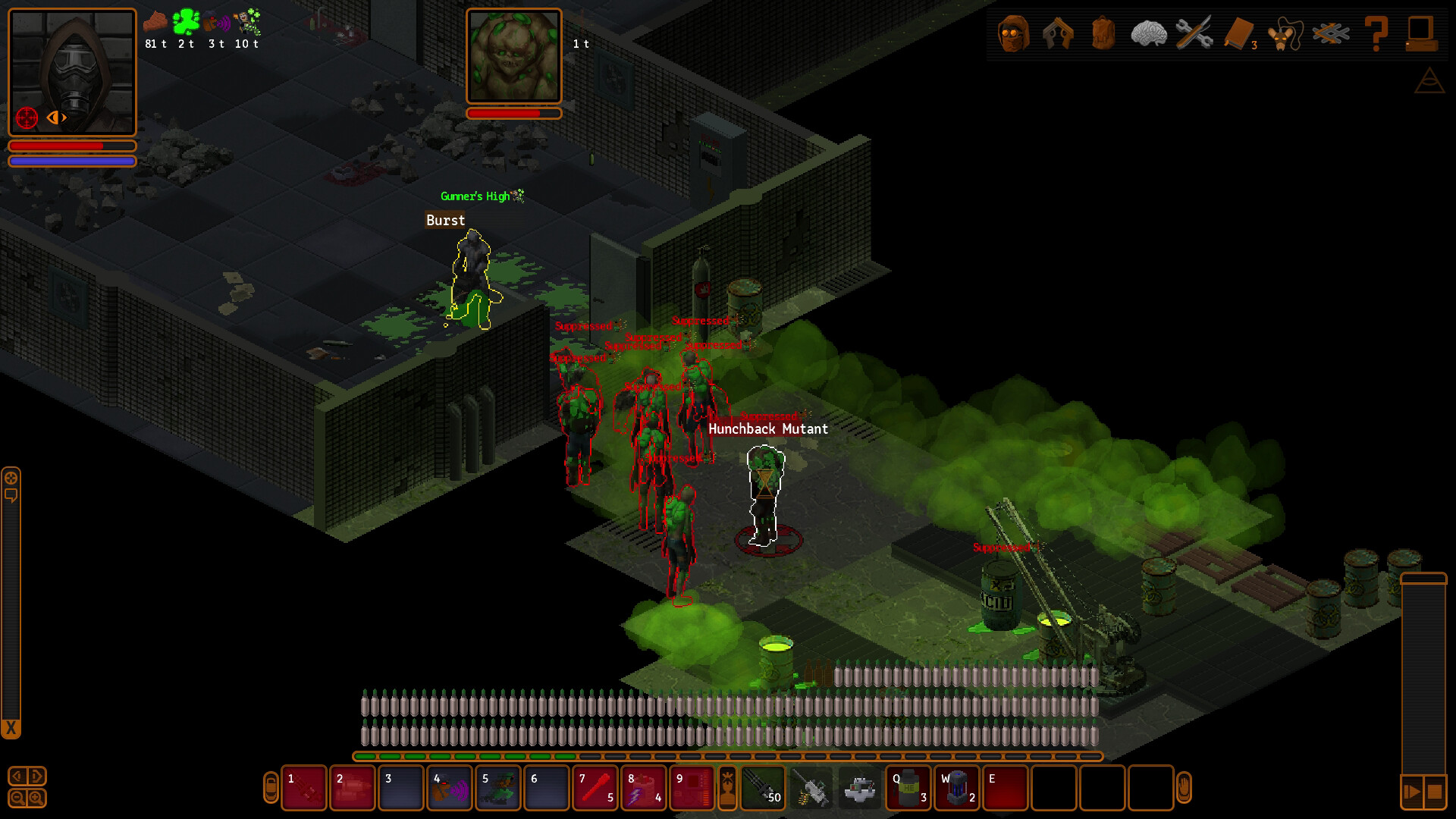Click the targeted mutant portrait

point(514,57)
